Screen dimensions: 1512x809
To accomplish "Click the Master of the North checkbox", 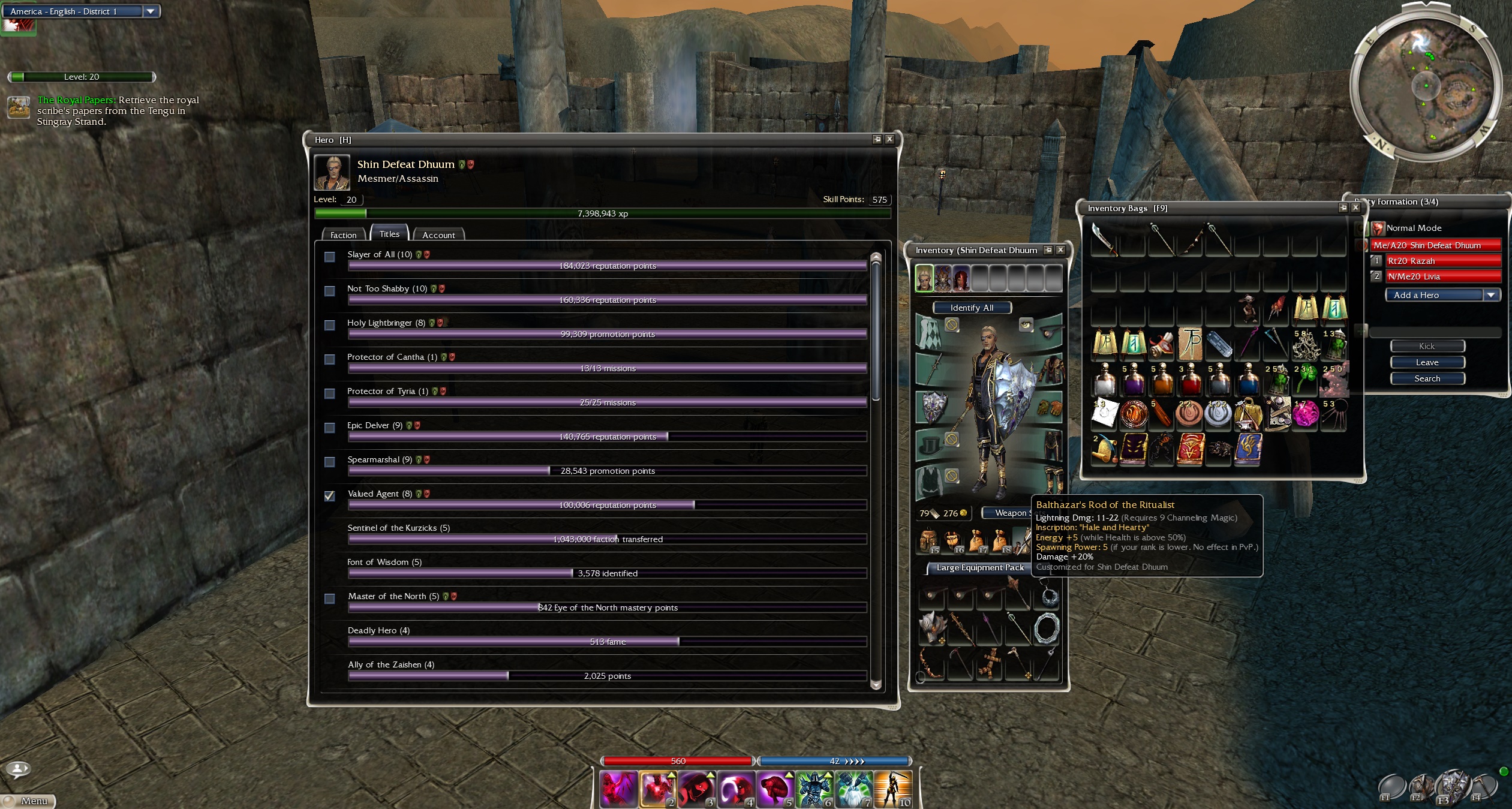I will coord(330,599).
